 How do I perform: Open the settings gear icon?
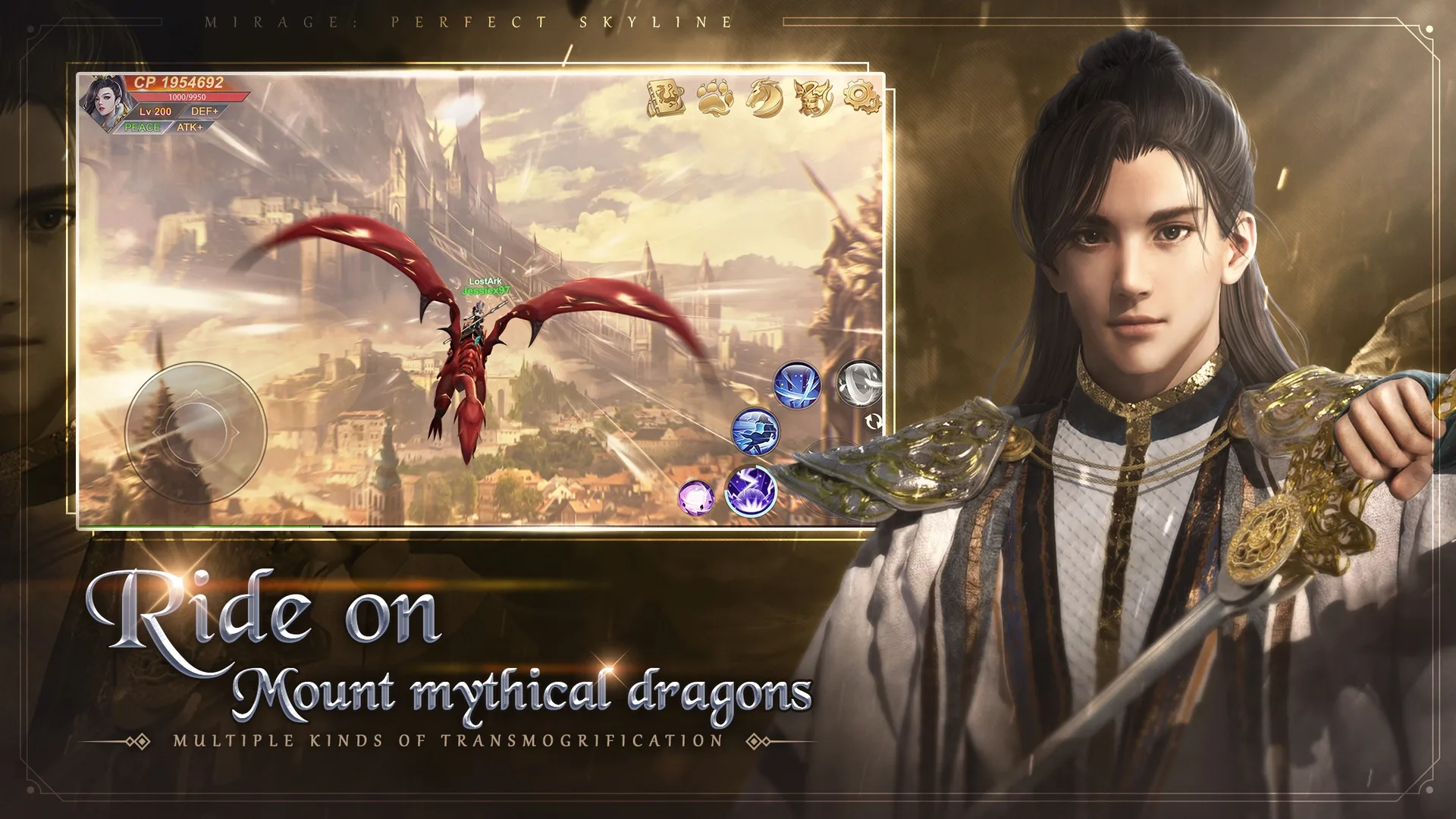[860, 95]
